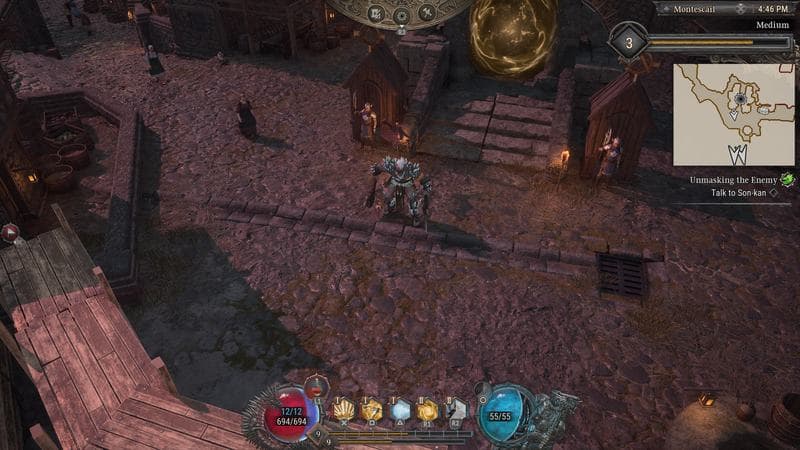Click the gear icon in top dial

point(400,15)
